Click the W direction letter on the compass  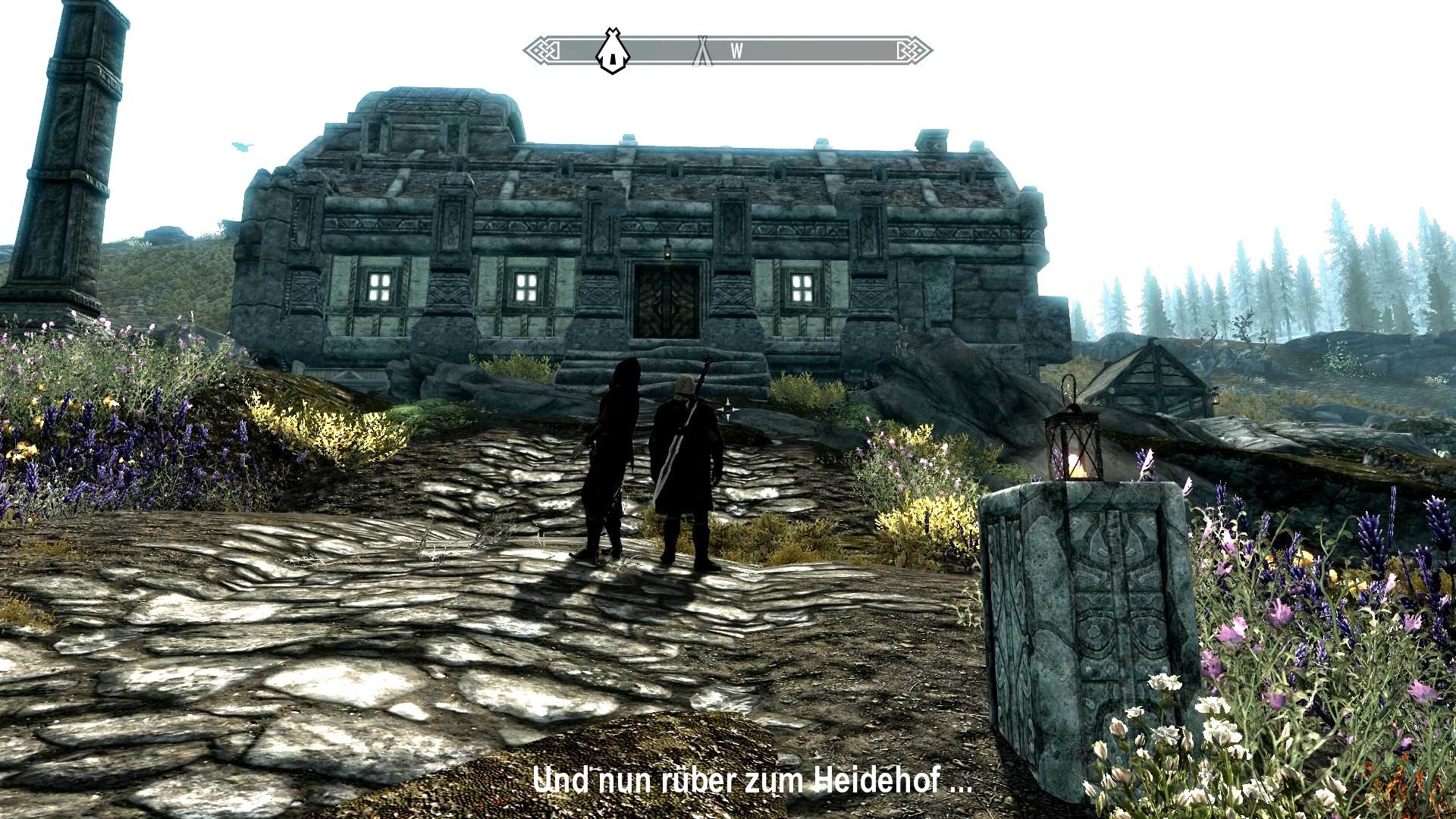tap(736, 49)
